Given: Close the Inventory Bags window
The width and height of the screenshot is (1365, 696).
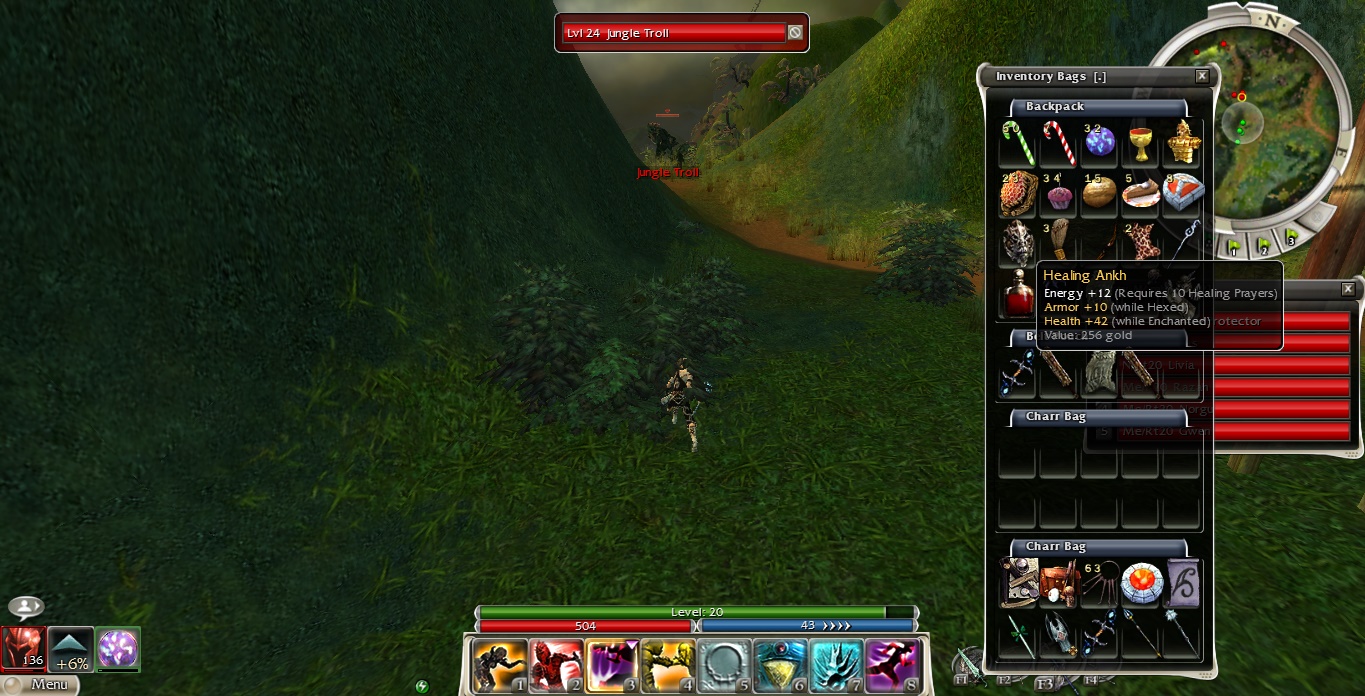Looking at the screenshot, I should click(1202, 76).
